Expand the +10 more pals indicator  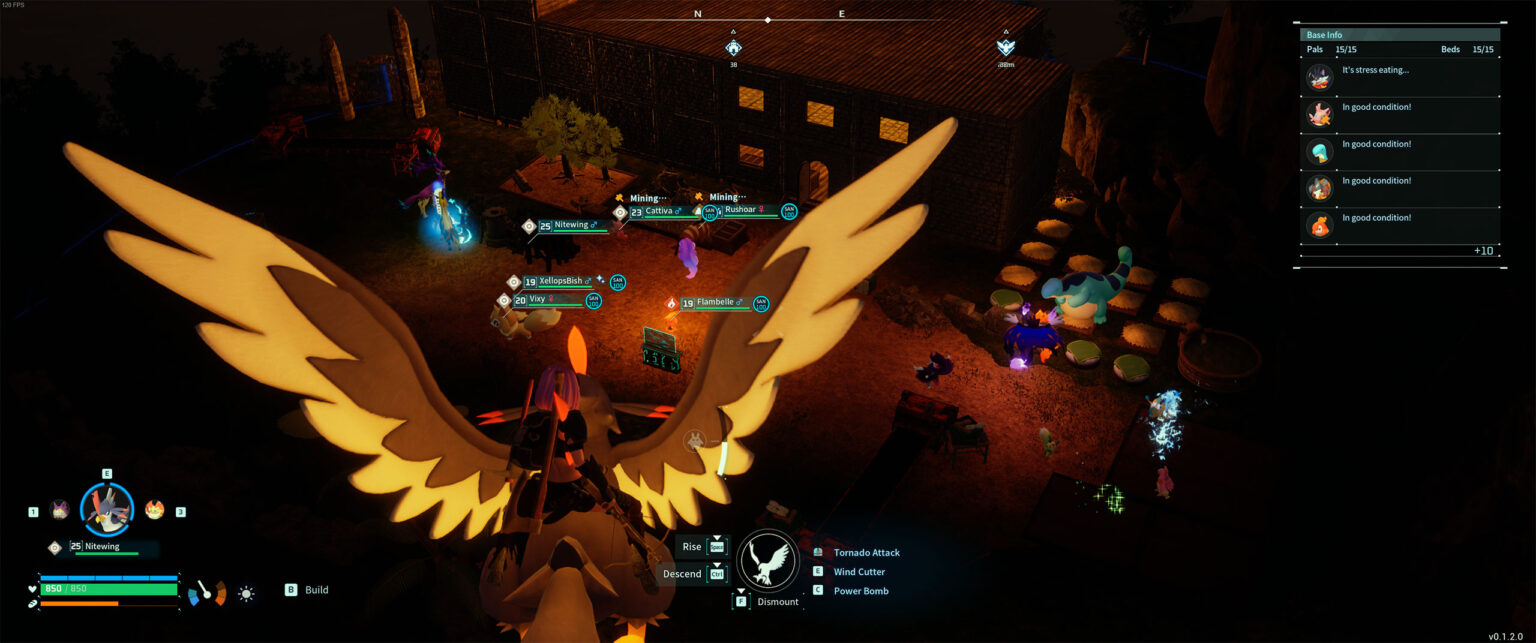[x=1483, y=250]
